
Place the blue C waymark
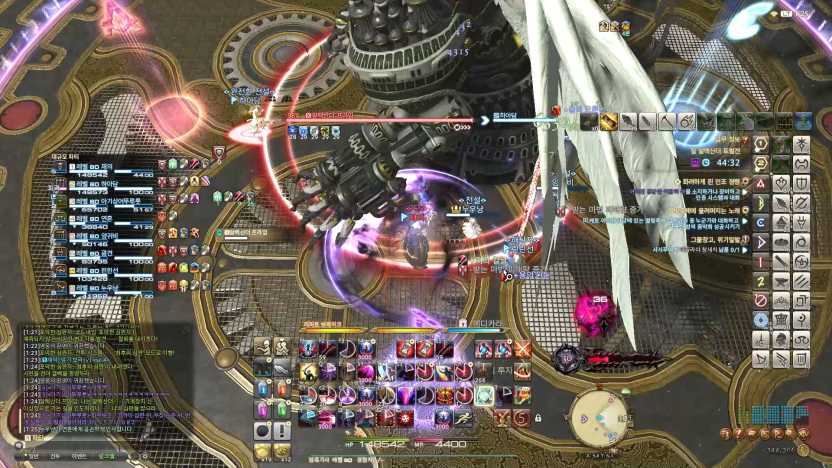pos(762,222)
